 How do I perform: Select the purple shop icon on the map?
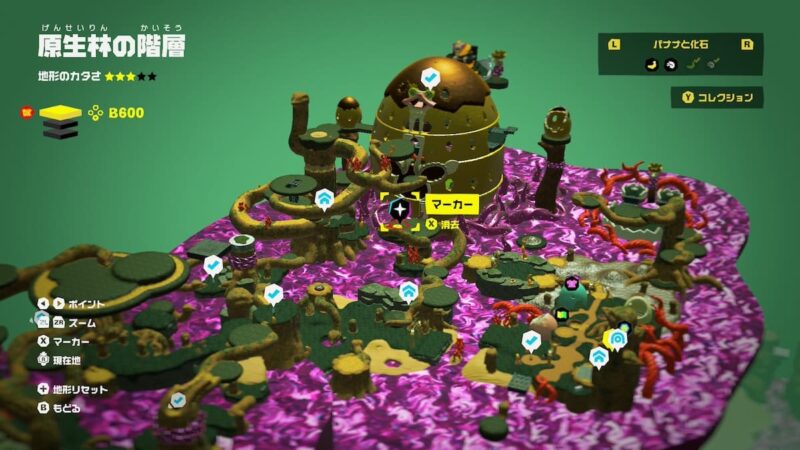(572, 283)
